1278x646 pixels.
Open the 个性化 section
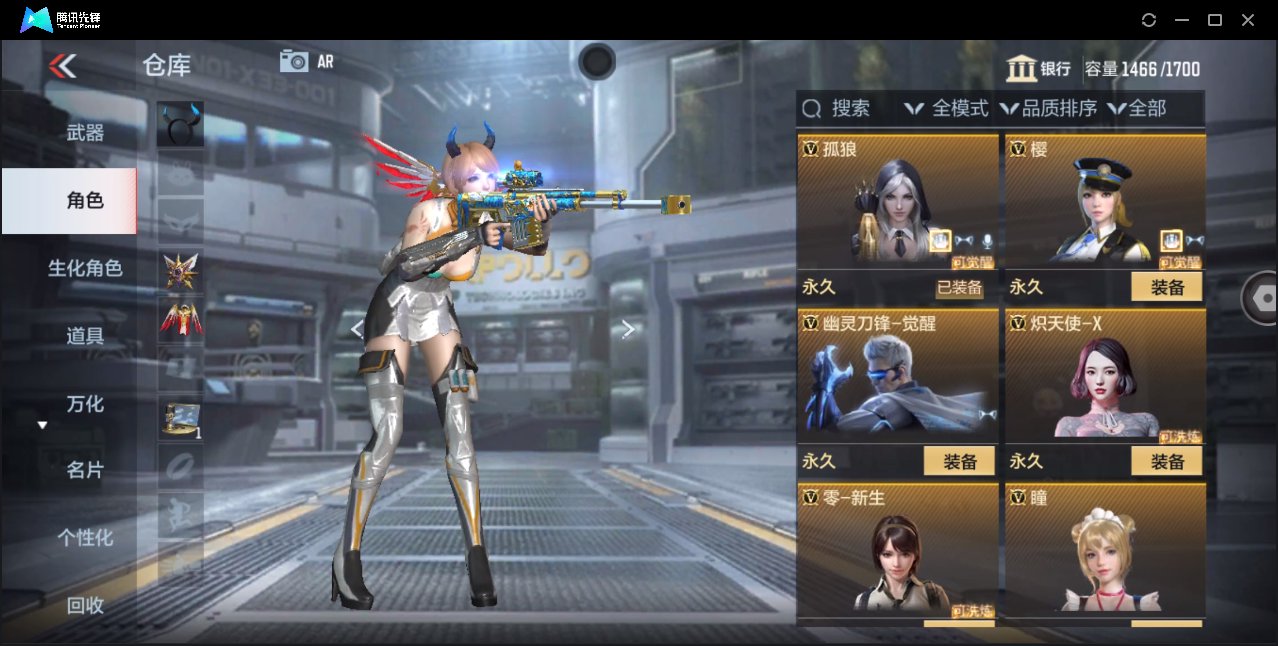pos(85,538)
